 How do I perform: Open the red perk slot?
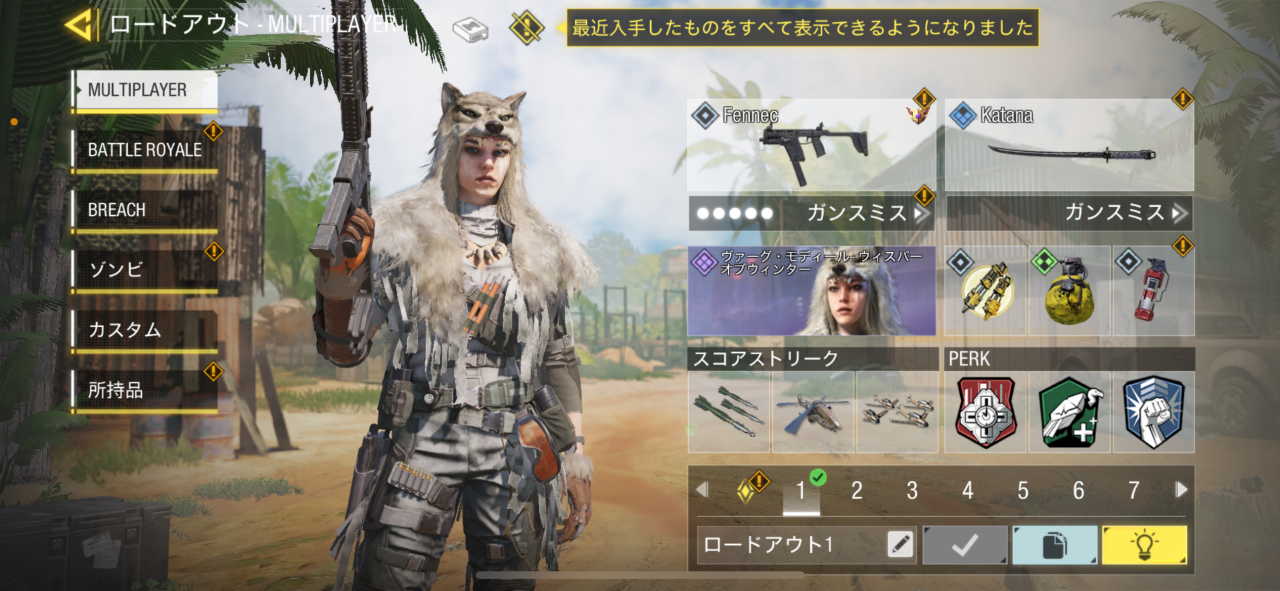(985, 412)
